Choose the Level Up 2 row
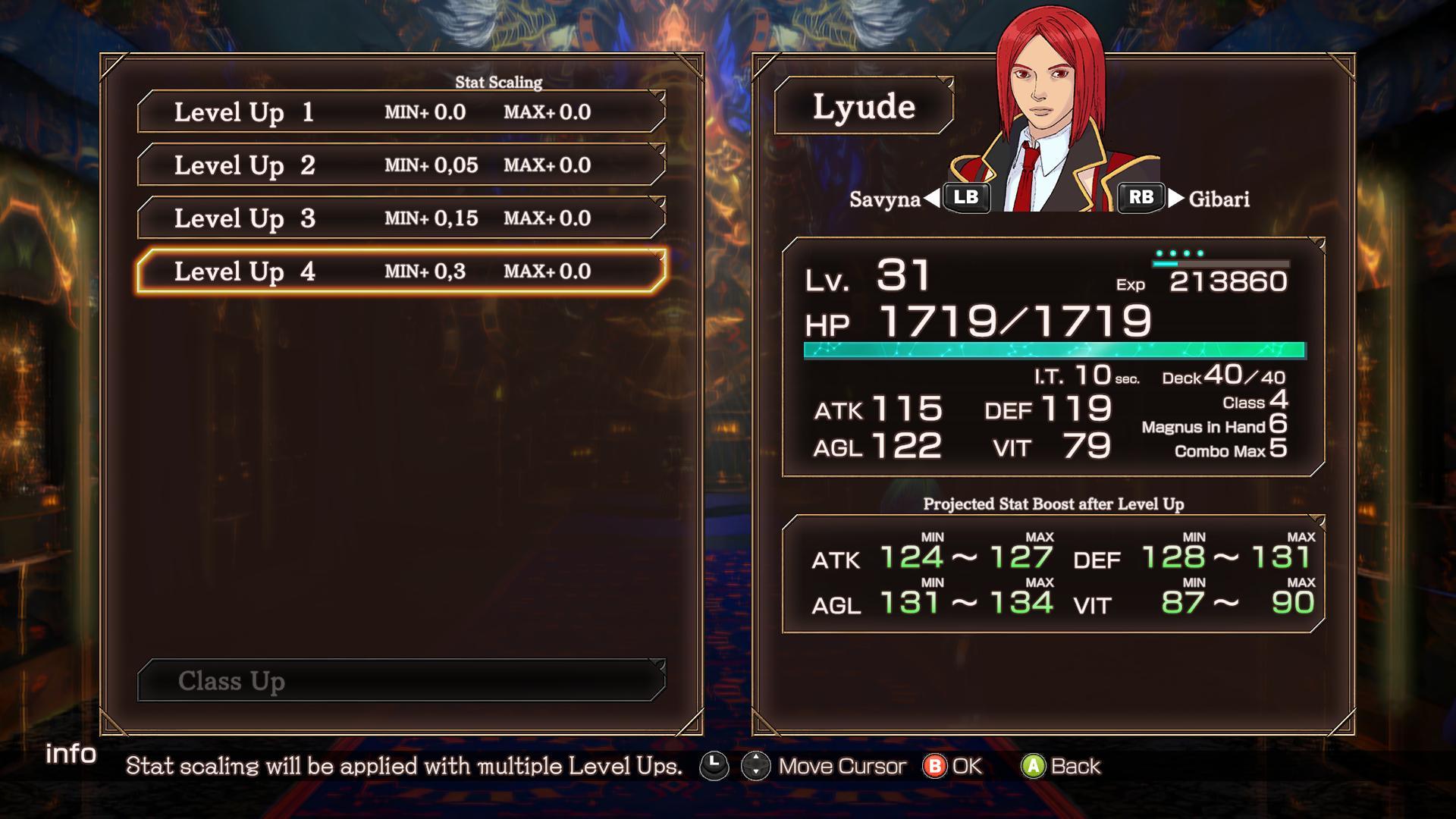 pyautogui.click(x=401, y=165)
